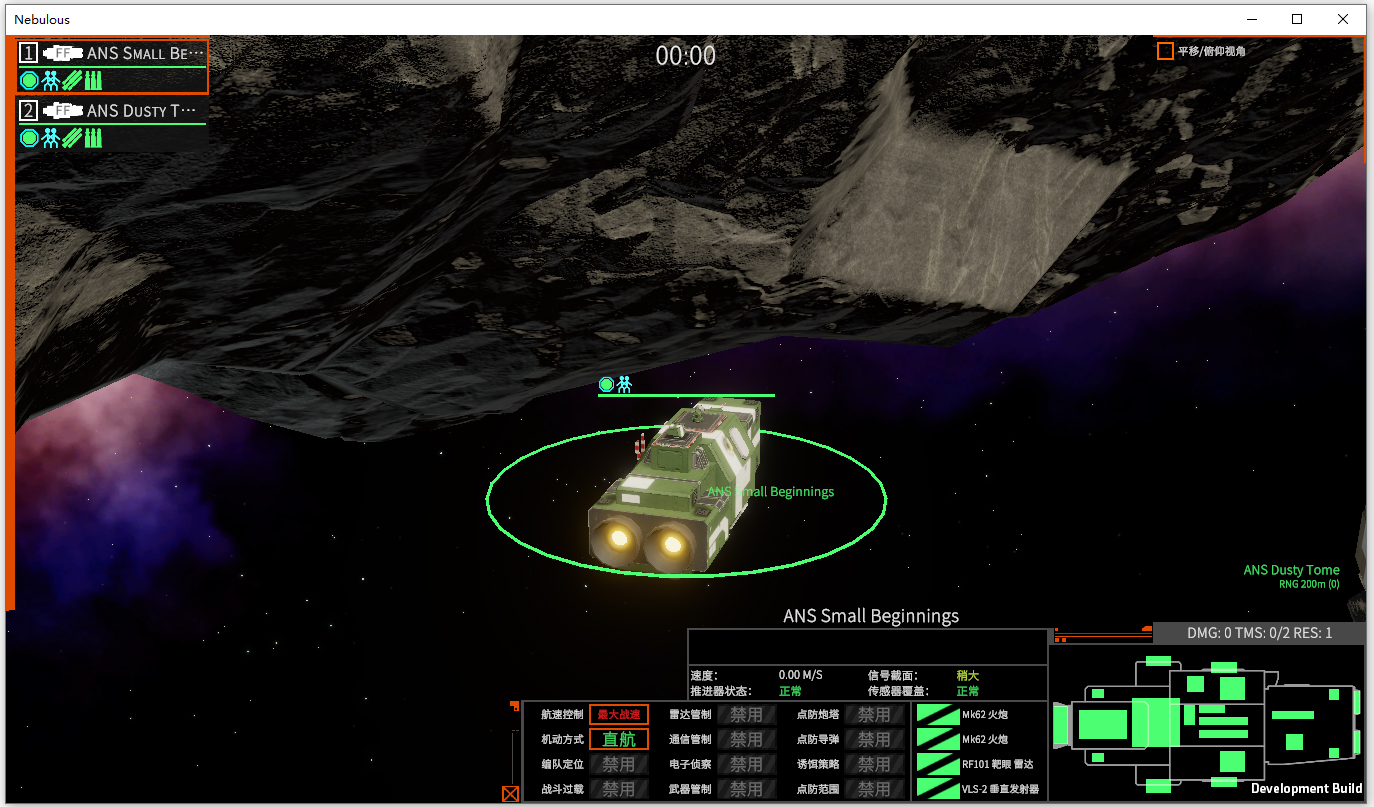Click the orange crossed-box icon beside the order panel
1374x807 pixels.
(510, 794)
